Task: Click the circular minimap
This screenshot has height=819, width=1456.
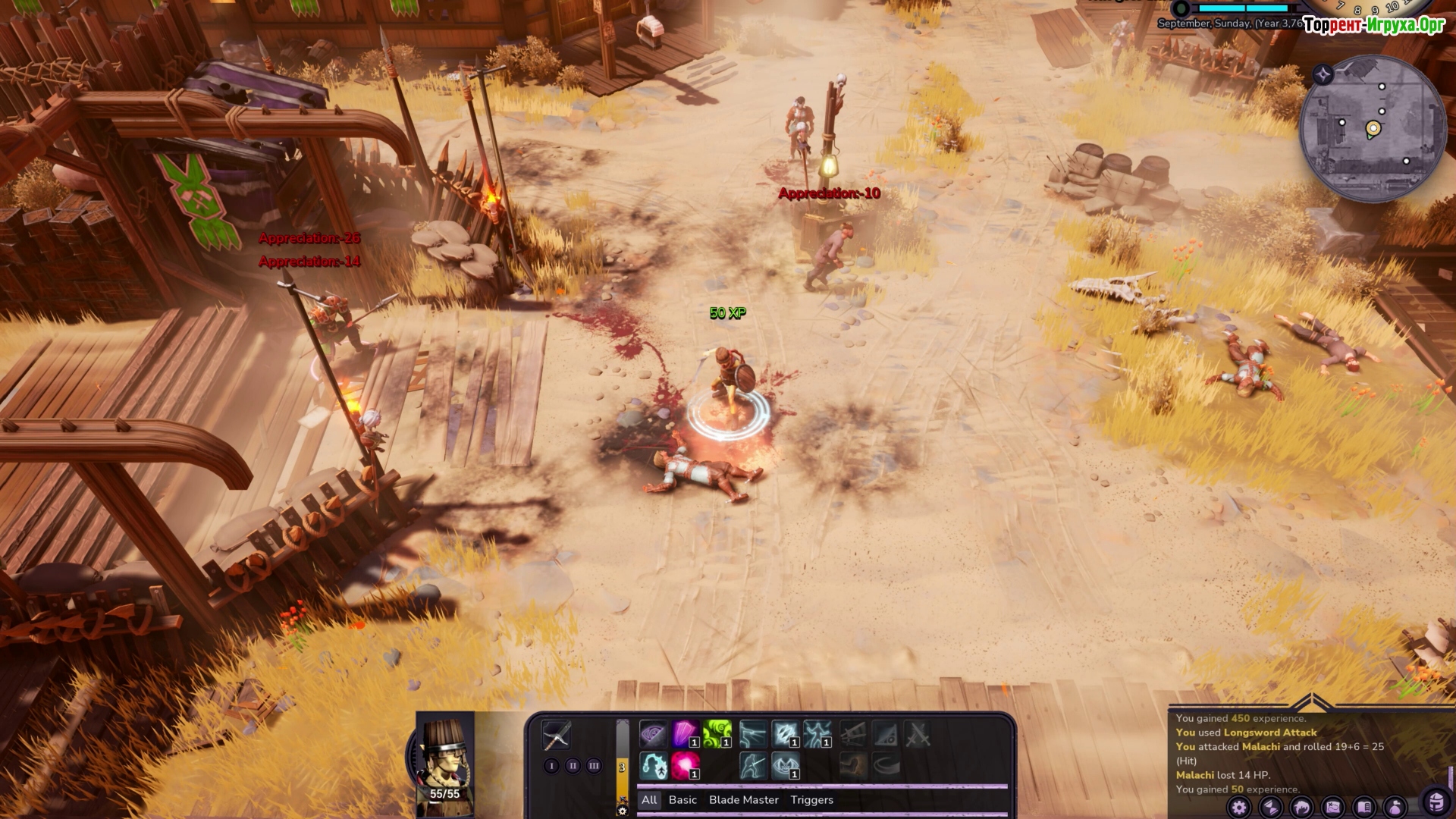Action: 1372,129
